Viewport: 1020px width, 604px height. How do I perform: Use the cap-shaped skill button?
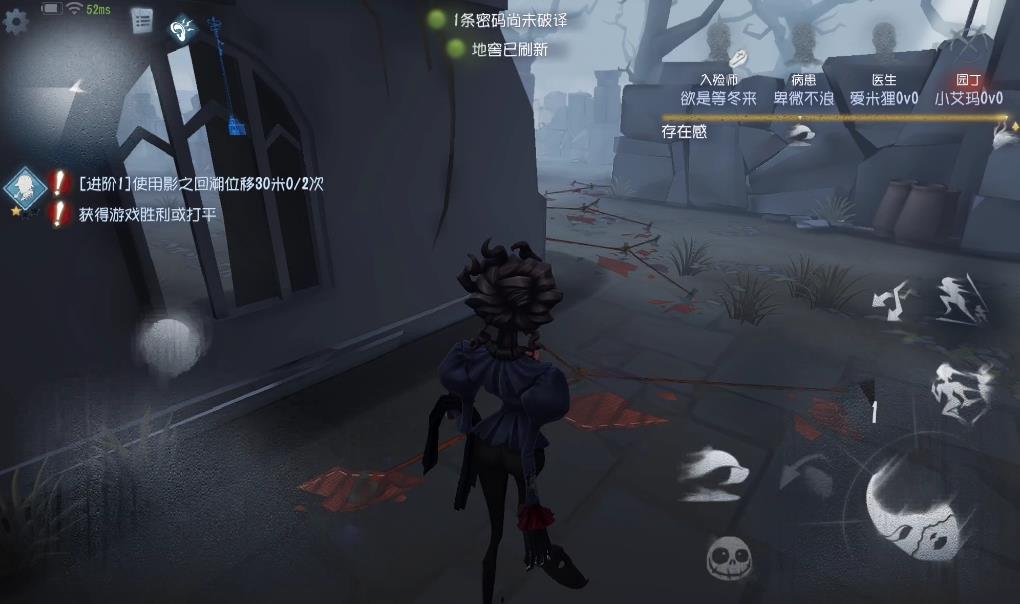pos(714,470)
